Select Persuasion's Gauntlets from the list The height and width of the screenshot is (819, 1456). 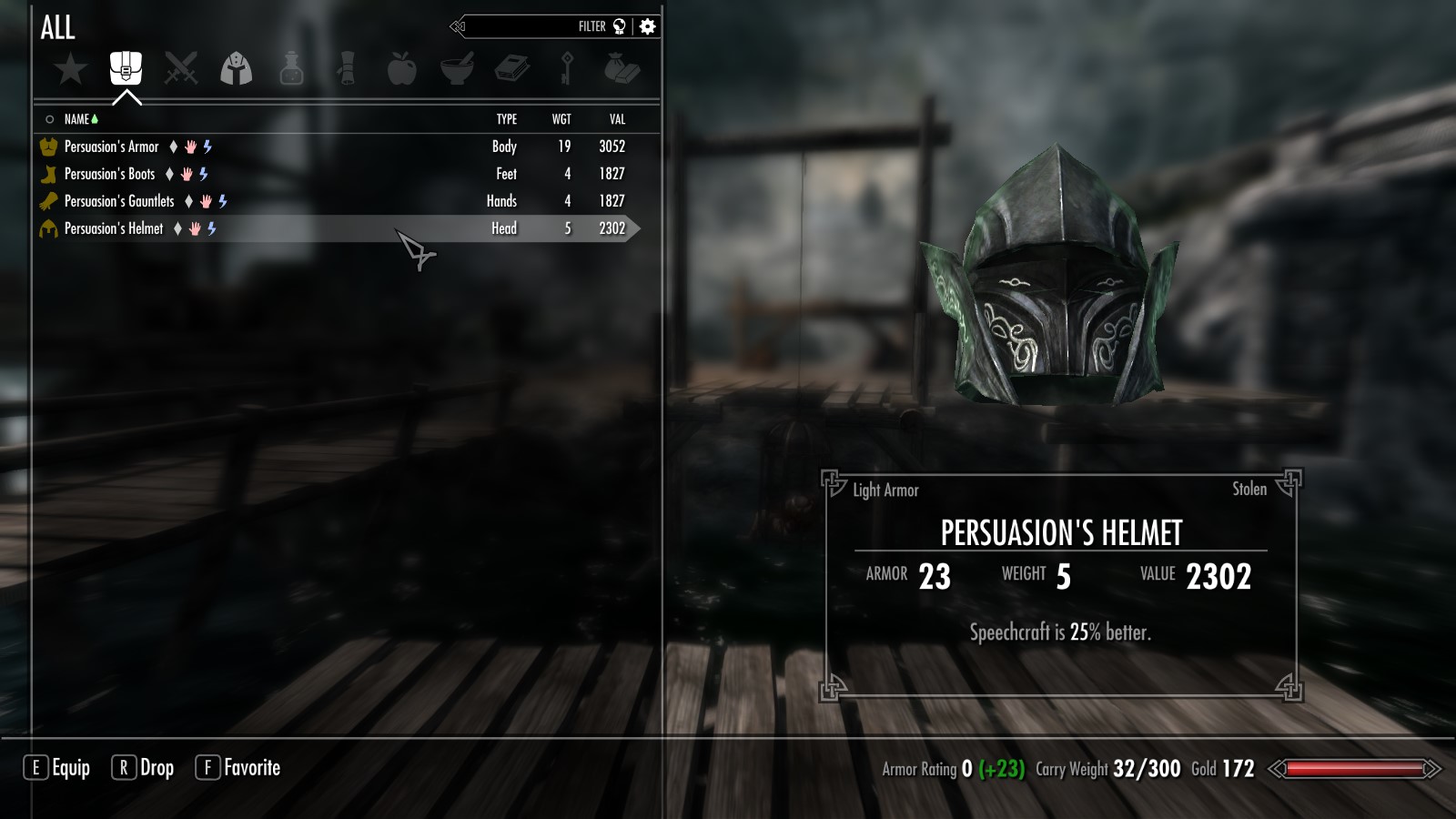(x=119, y=201)
